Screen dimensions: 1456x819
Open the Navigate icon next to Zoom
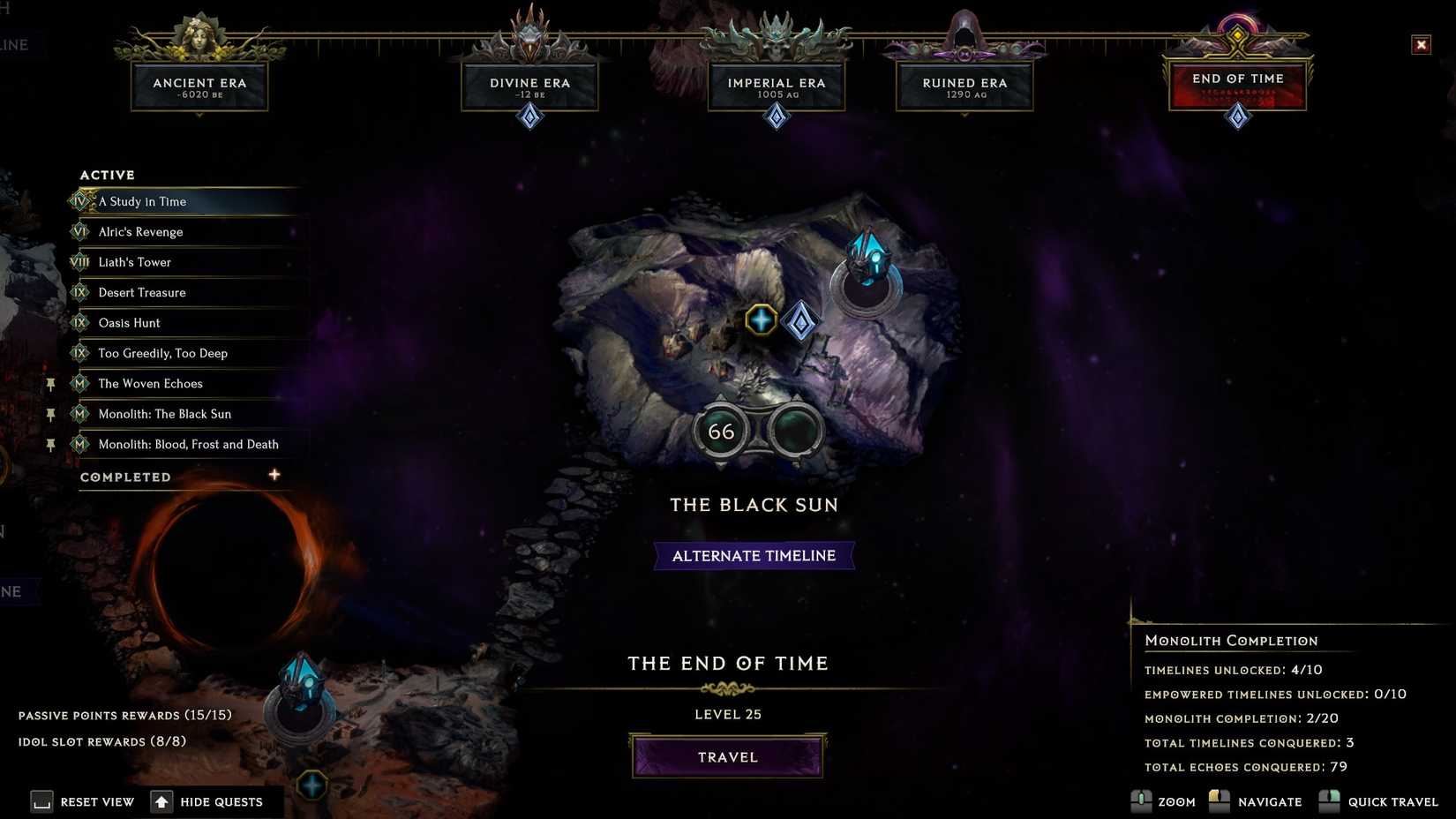click(1220, 801)
